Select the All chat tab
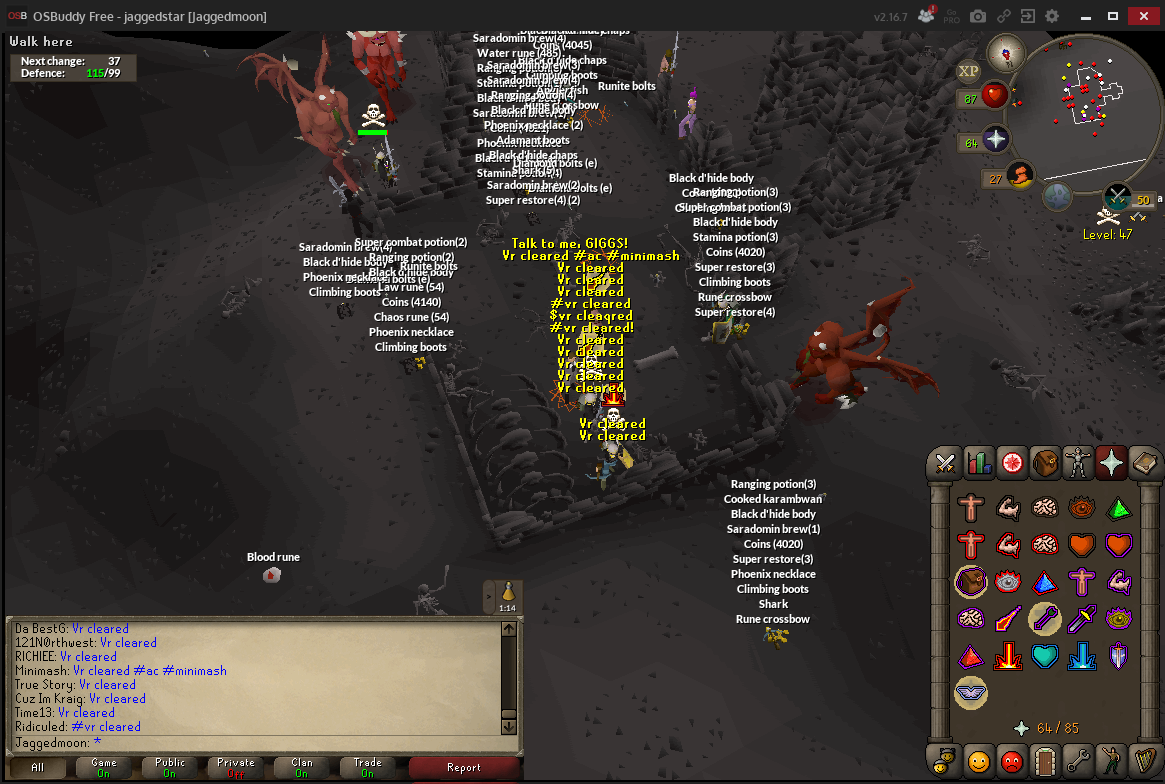 point(37,768)
